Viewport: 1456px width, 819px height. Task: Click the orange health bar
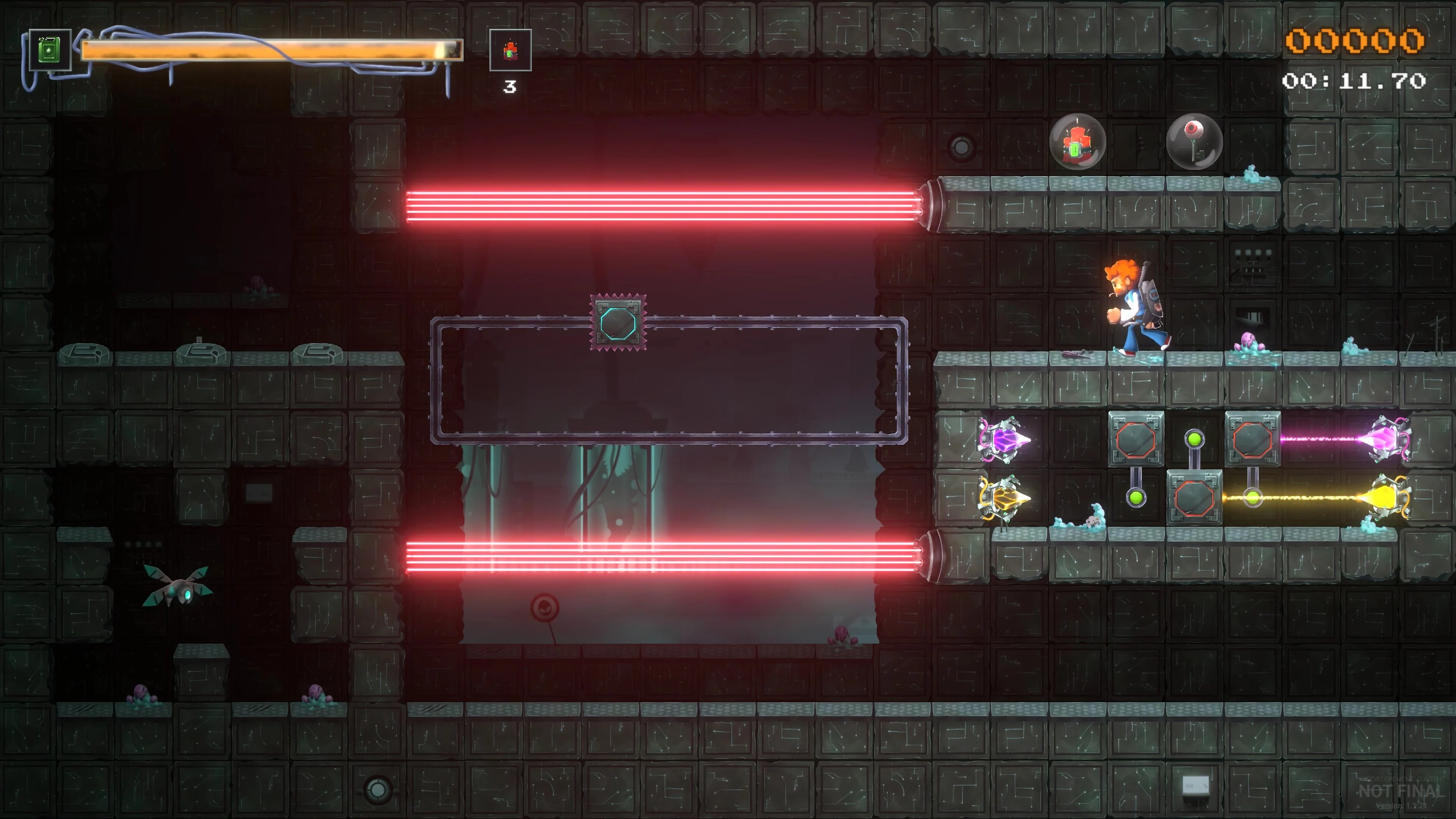pyautogui.click(x=271, y=50)
